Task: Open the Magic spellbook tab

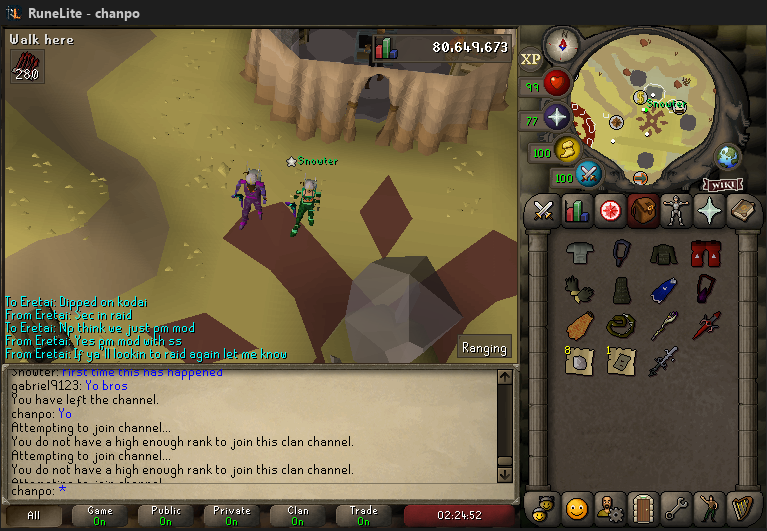Action: pos(744,211)
